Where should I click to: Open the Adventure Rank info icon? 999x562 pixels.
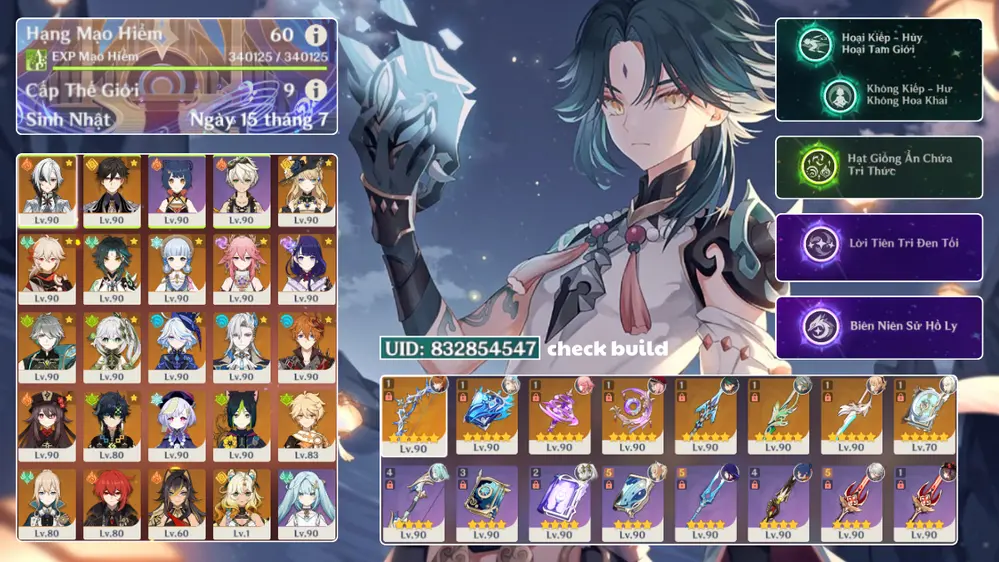pyautogui.click(x=315, y=37)
